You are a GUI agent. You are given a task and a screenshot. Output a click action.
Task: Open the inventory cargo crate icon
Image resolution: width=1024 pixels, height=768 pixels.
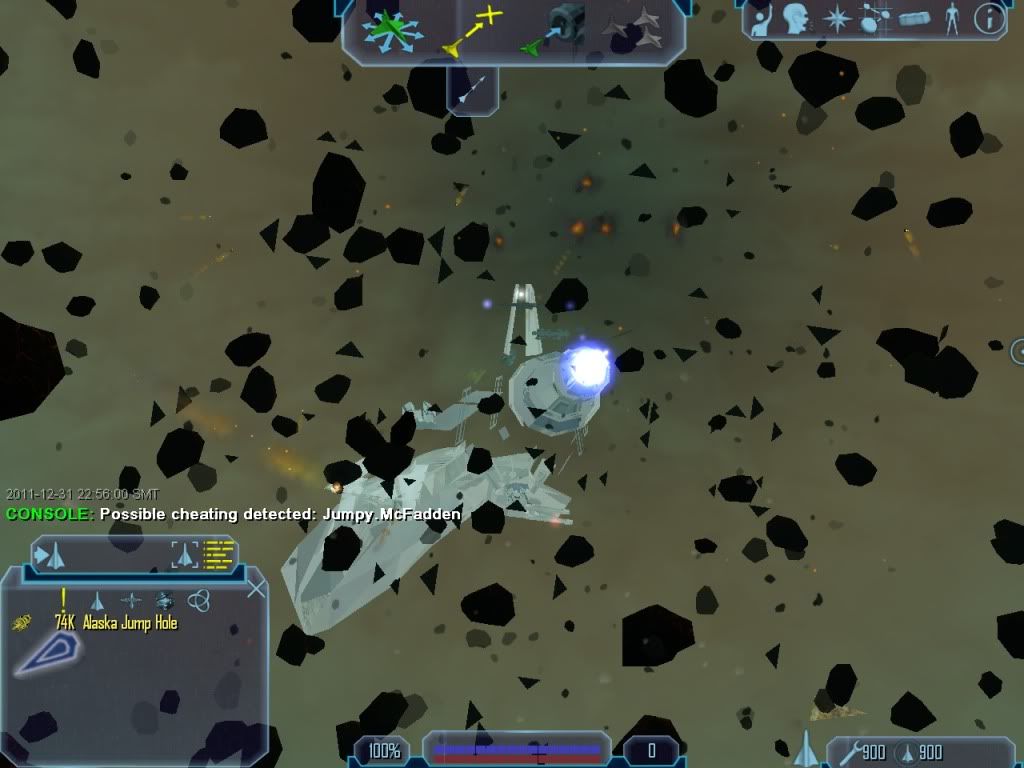pos(914,19)
